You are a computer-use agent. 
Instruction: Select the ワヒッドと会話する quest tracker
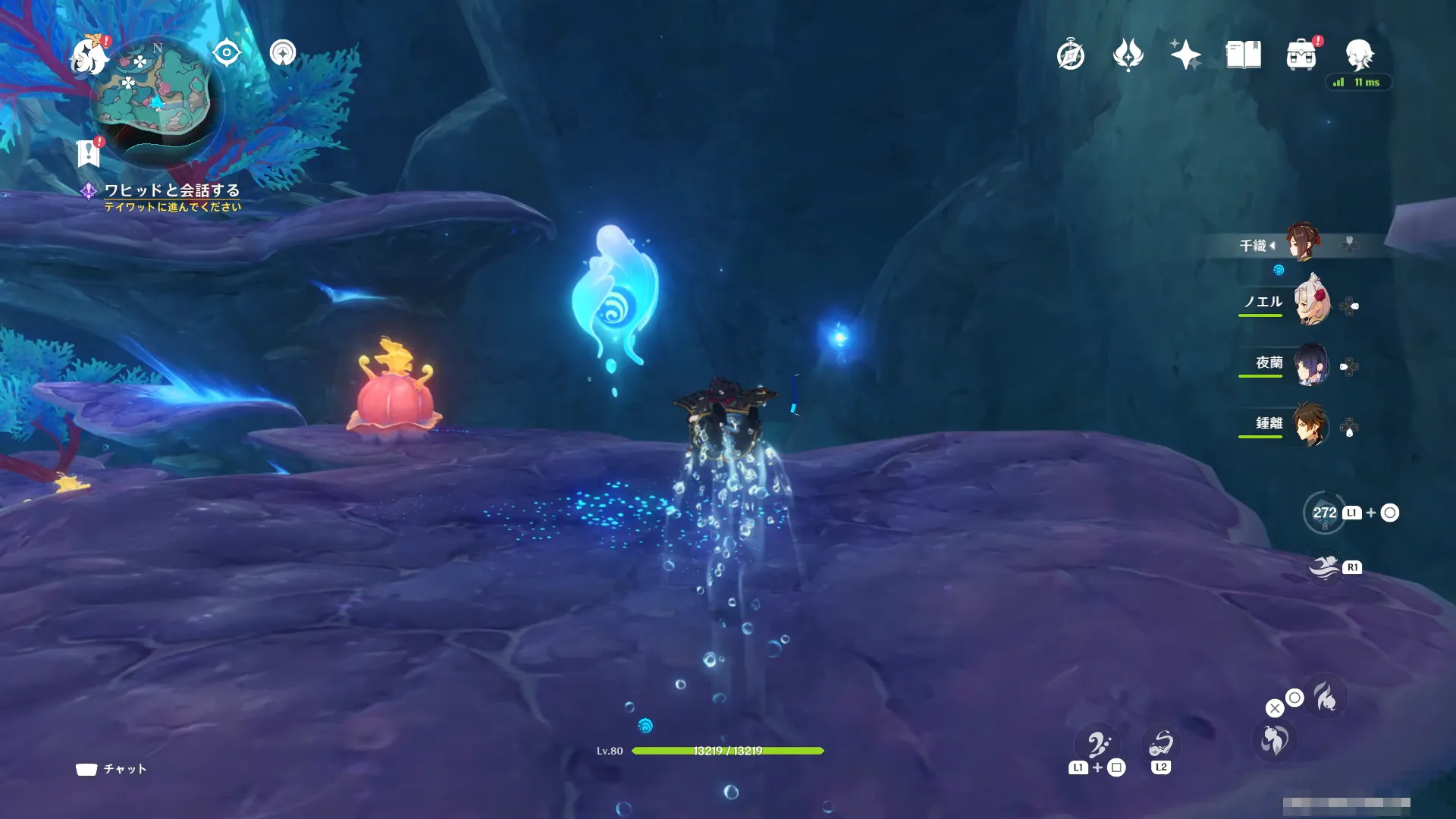coord(171,190)
